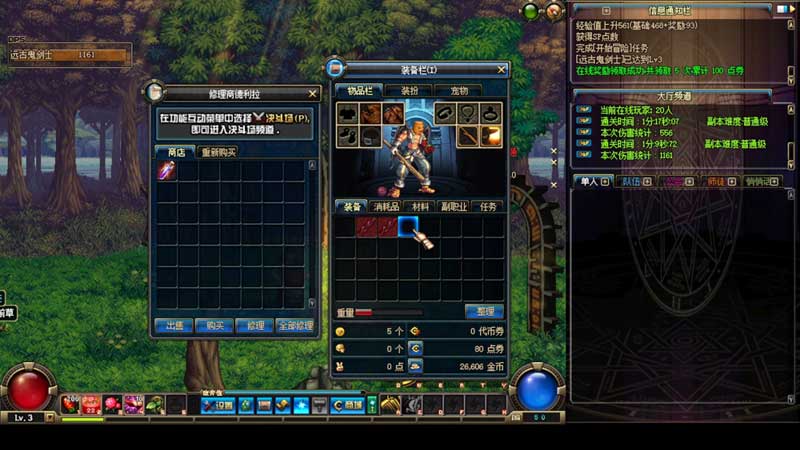Click the 修理 repair button
The image size is (800, 450).
pos(255,325)
